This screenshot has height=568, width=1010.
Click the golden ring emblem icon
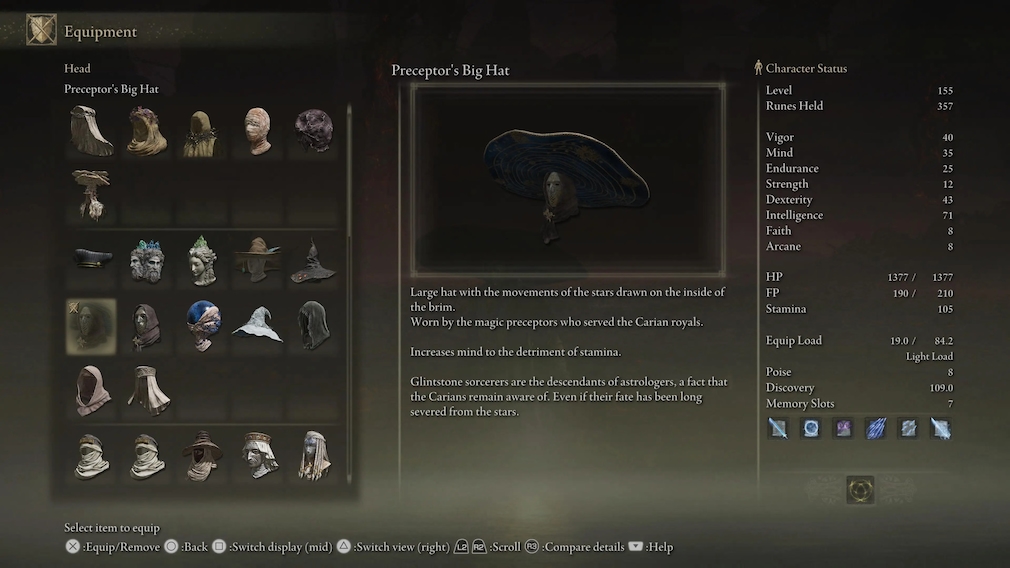pos(860,489)
